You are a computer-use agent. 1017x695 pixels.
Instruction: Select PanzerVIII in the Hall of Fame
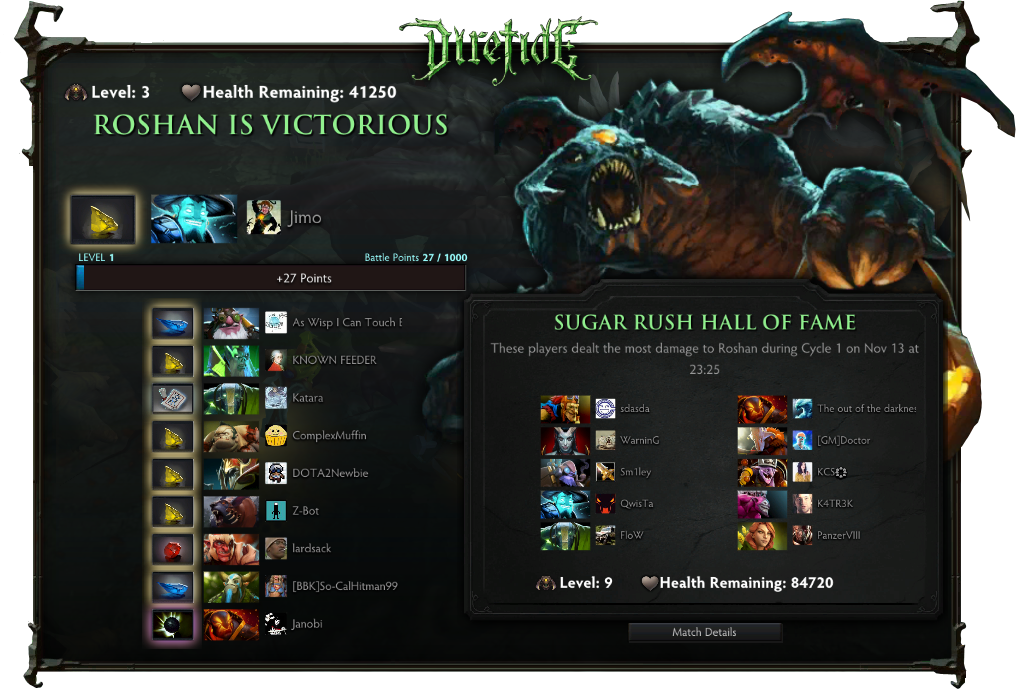point(838,535)
